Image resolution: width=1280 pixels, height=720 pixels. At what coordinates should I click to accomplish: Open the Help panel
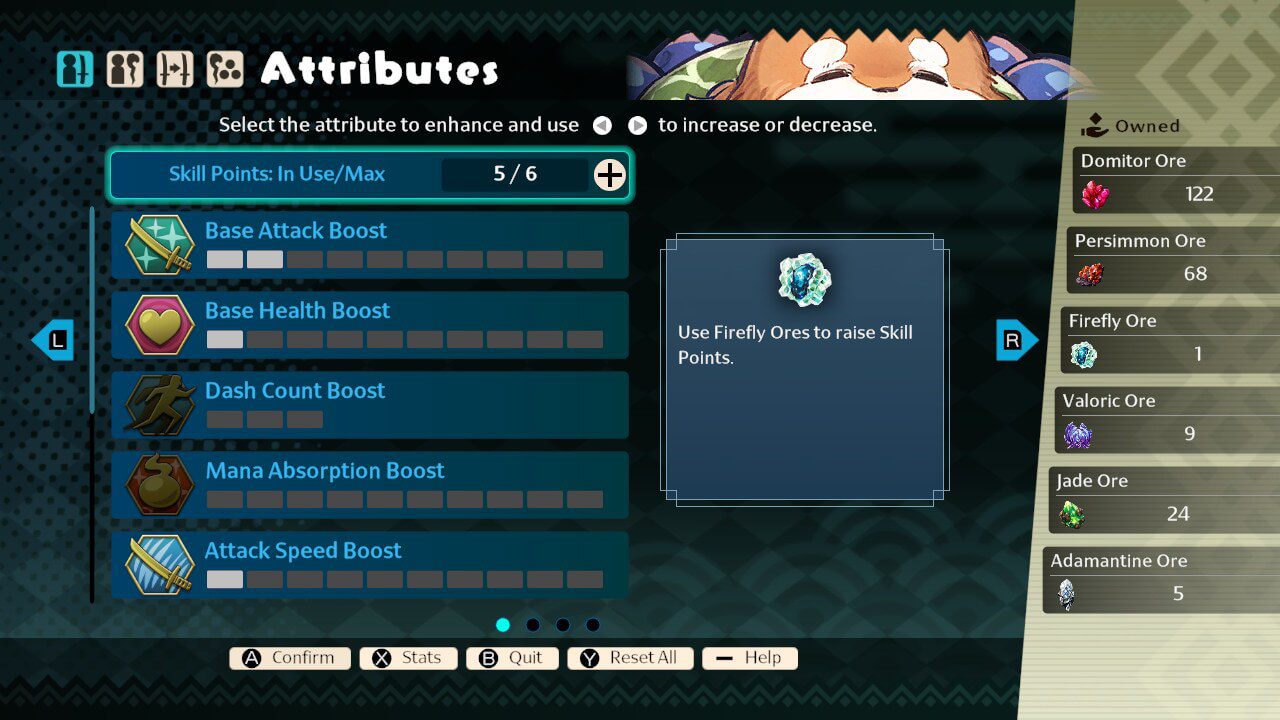pyautogui.click(x=749, y=658)
